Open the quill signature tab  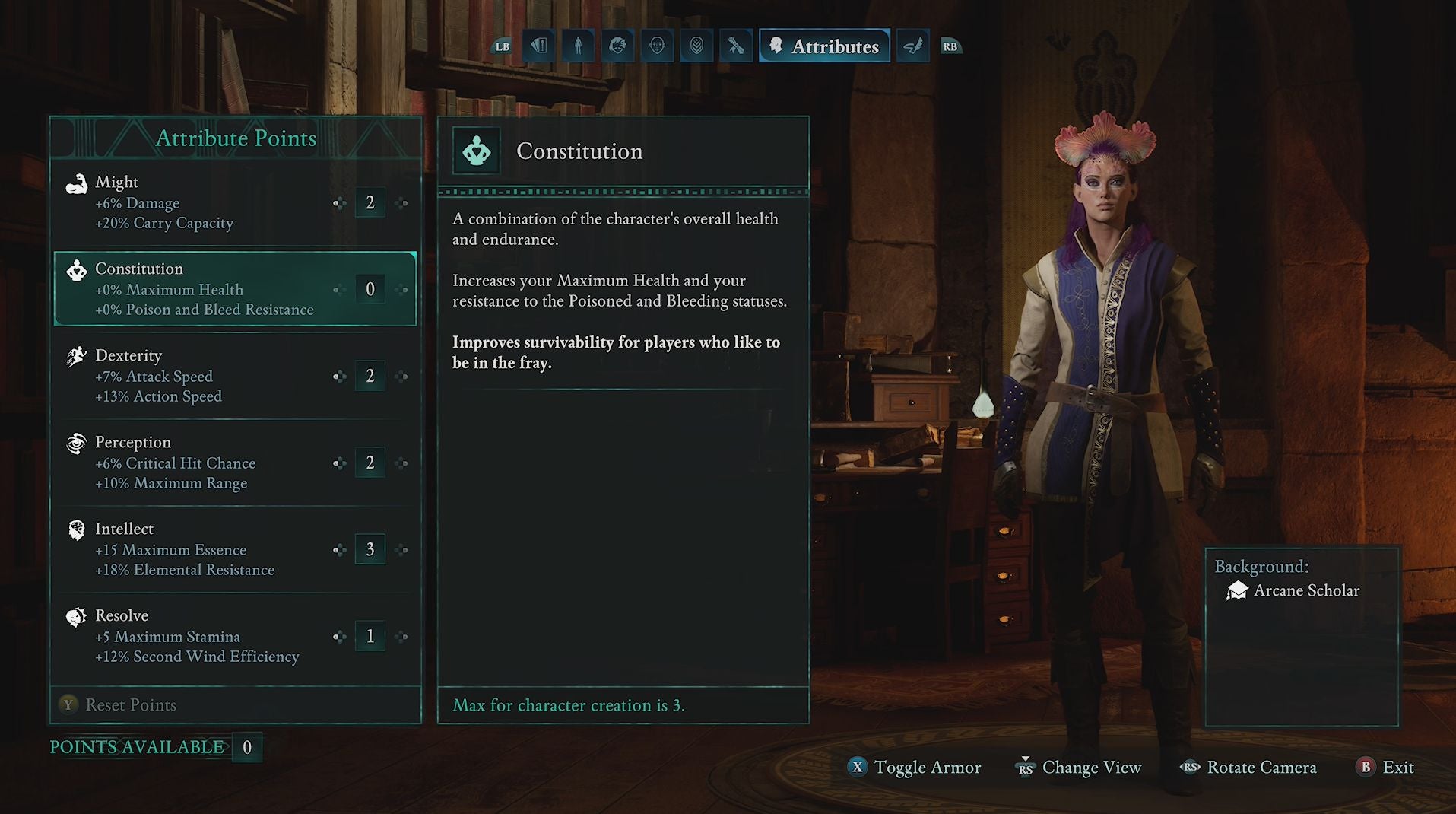click(913, 46)
